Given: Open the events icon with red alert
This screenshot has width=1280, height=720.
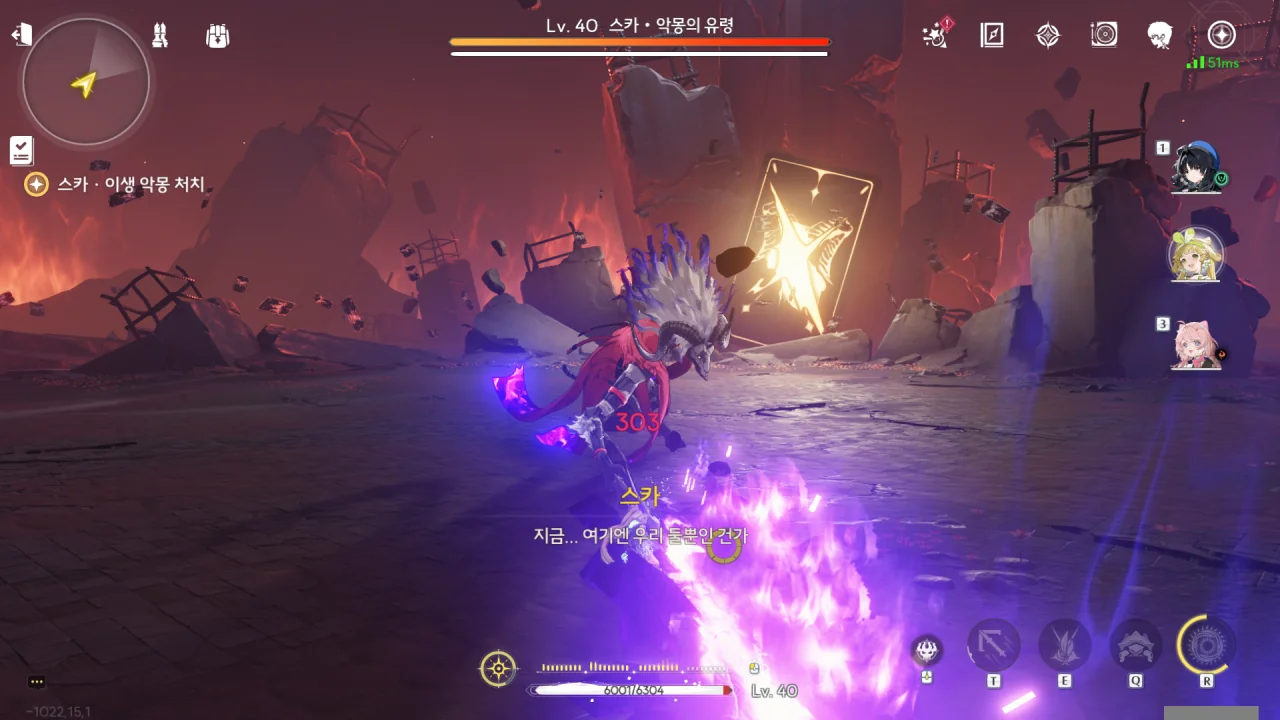Looking at the screenshot, I should tap(936, 36).
